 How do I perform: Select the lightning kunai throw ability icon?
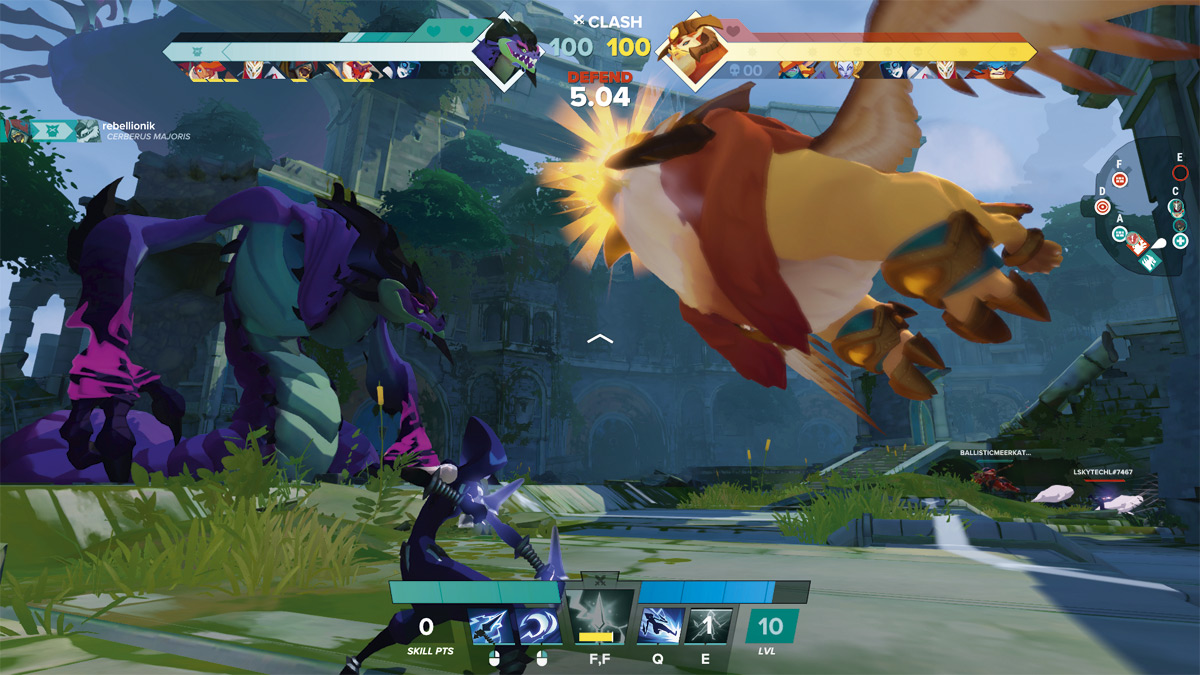492,627
